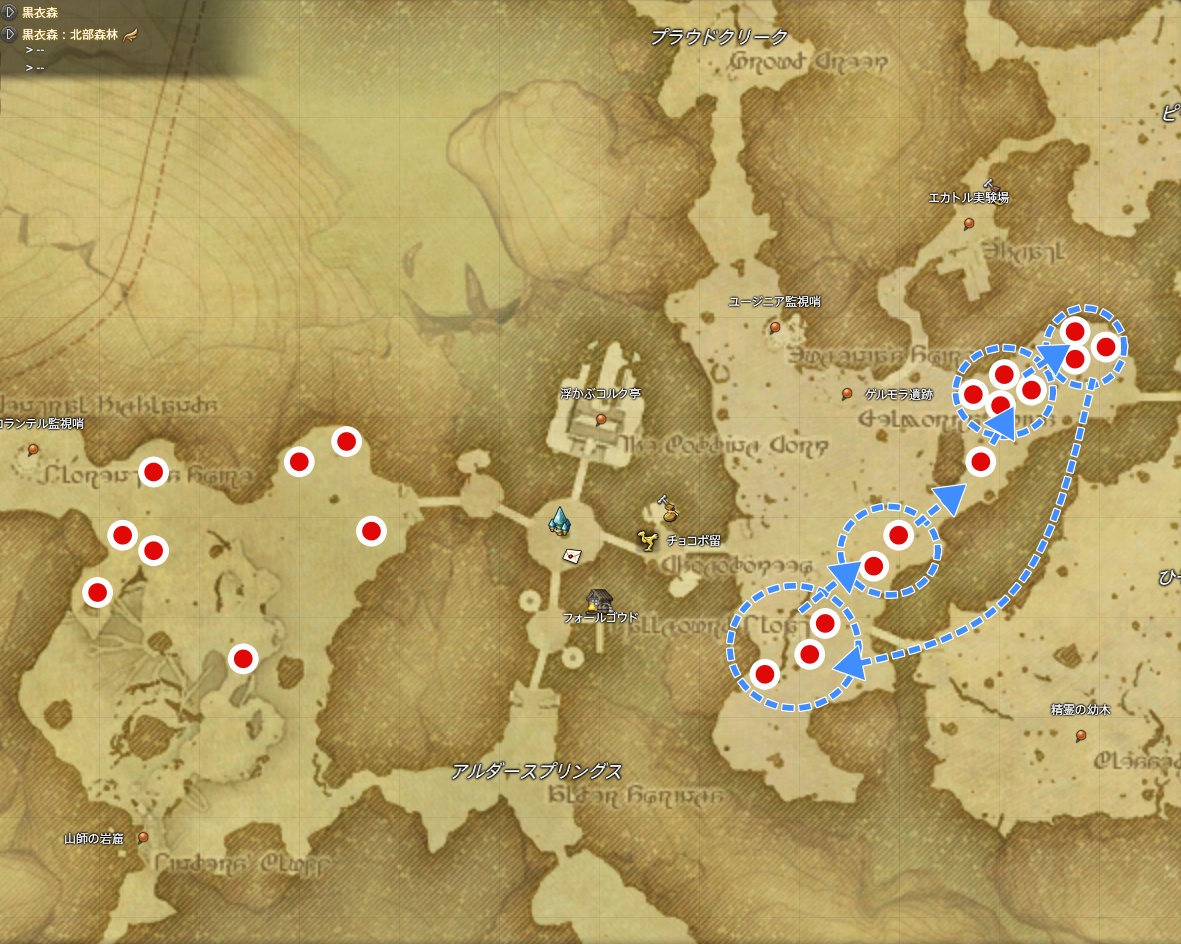Select the merchant bag and hammer icon

point(668,509)
